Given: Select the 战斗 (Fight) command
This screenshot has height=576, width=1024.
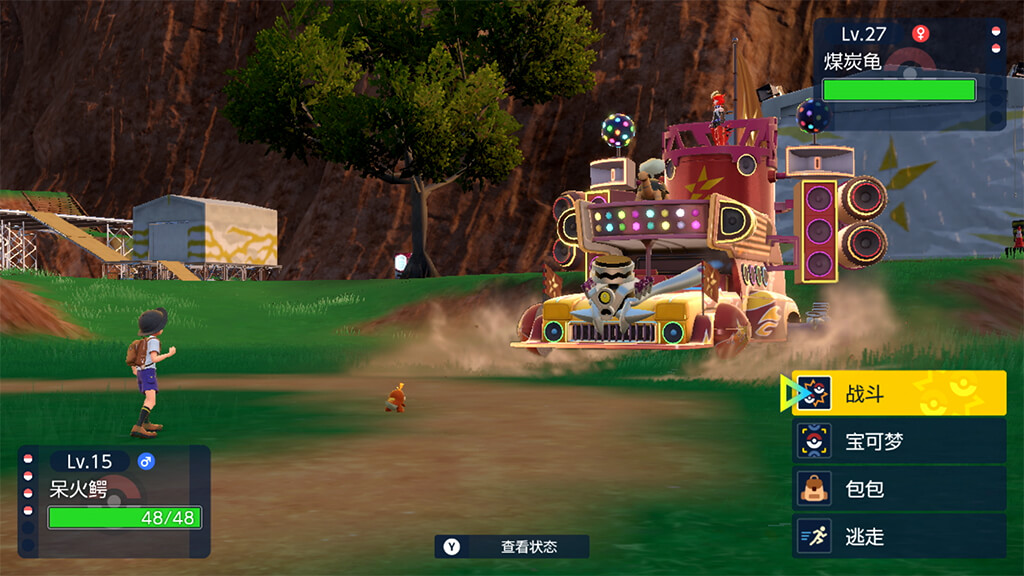Looking at the screenshot, I should pyautogui.click(x=899, y=393).
